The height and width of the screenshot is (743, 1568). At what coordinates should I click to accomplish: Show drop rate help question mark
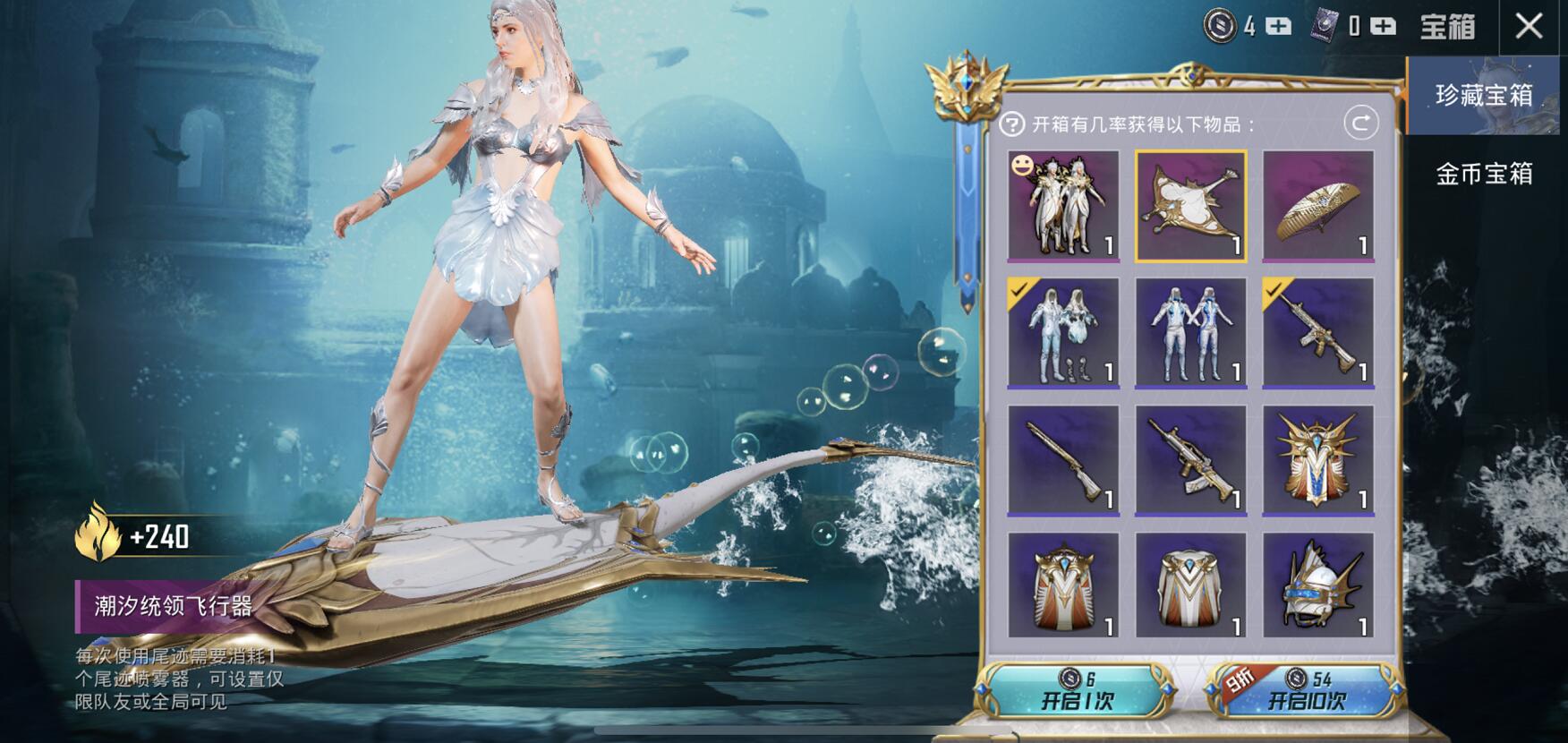coord(1011,124)
